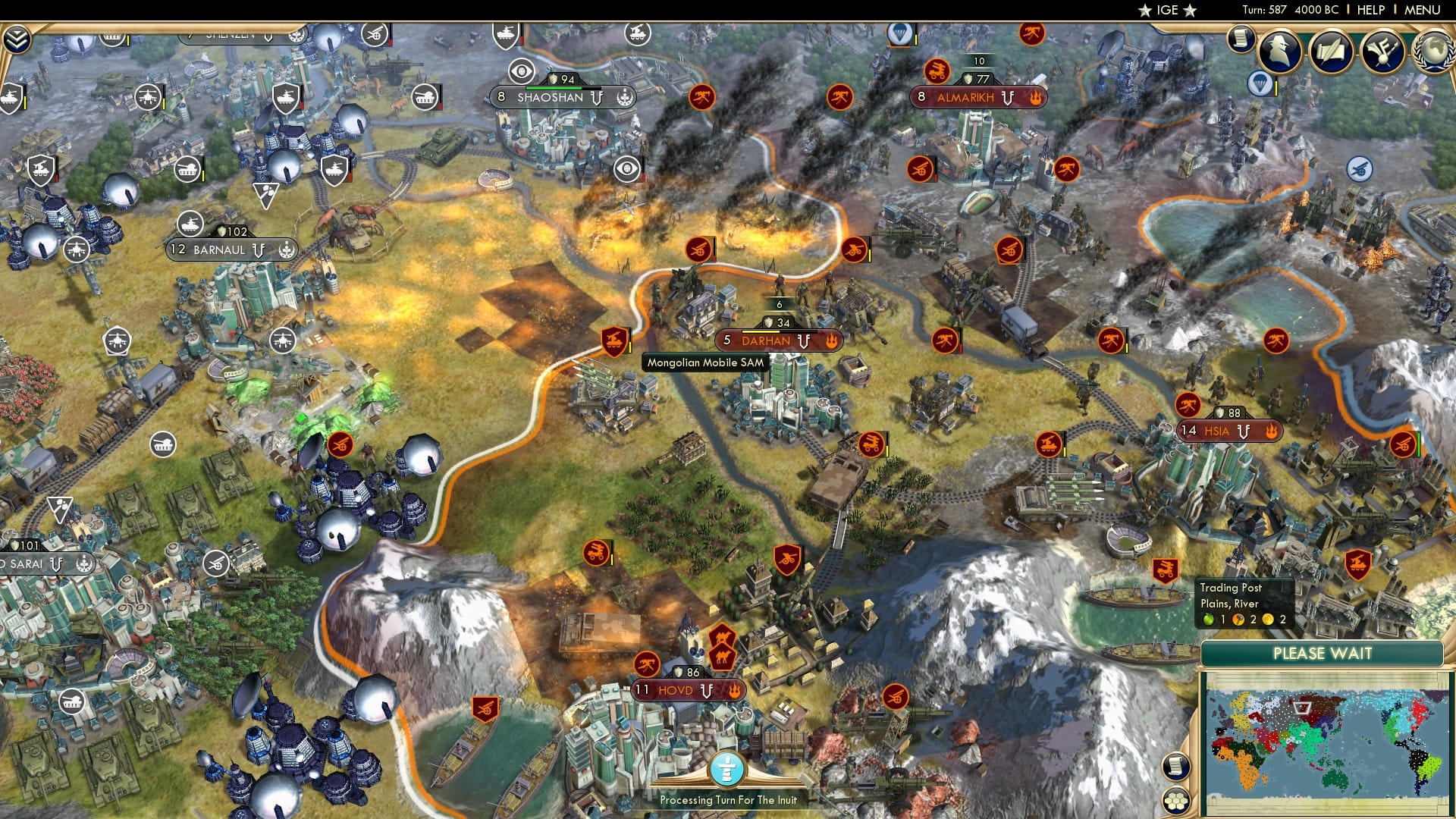This screenshot has width=1456, height=819.
Task: Open the Social Policies scroll-and-quill icon
Action: [x=1332, y=52]
